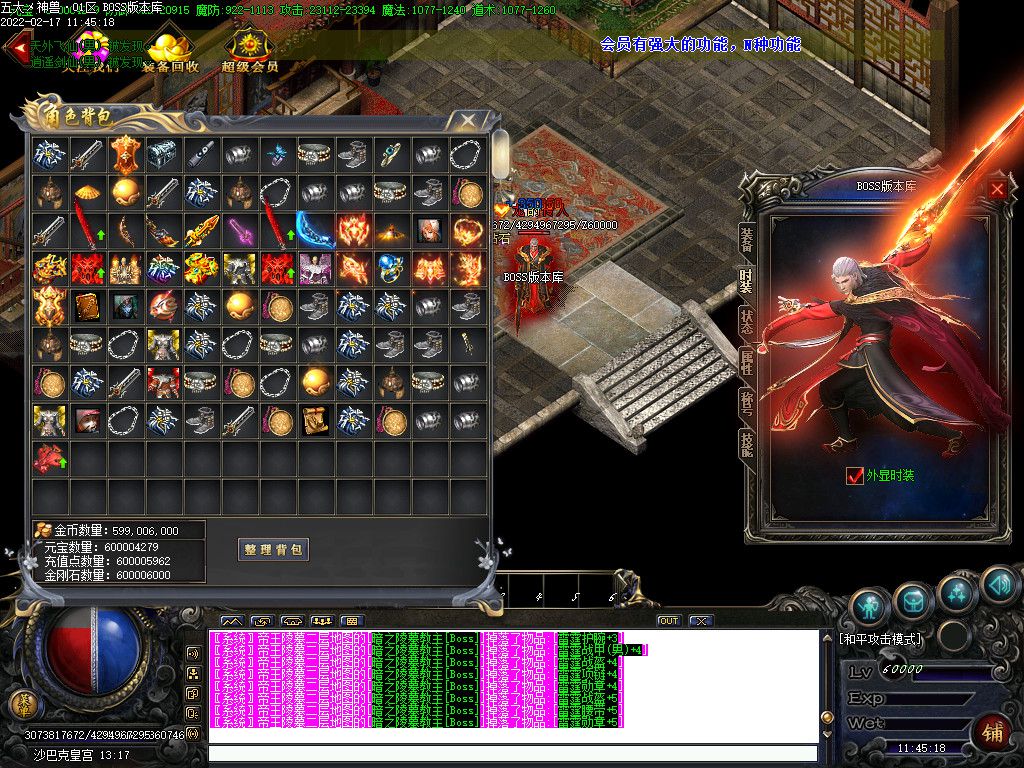Close the BOSS版本库 character panel

[997, 188]
